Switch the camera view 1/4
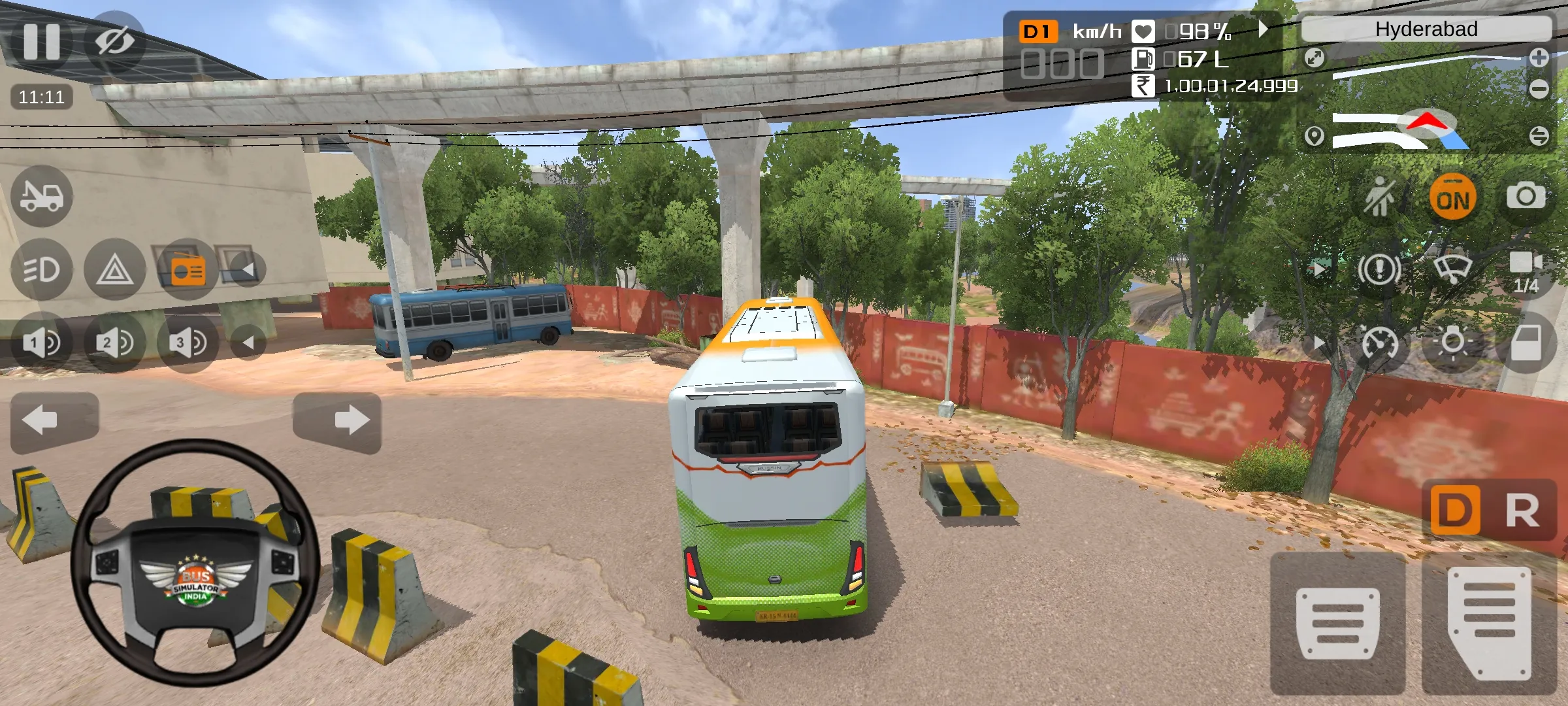Image resolution: width=1568 pixels, height=706 pixels. [1526, 271]
